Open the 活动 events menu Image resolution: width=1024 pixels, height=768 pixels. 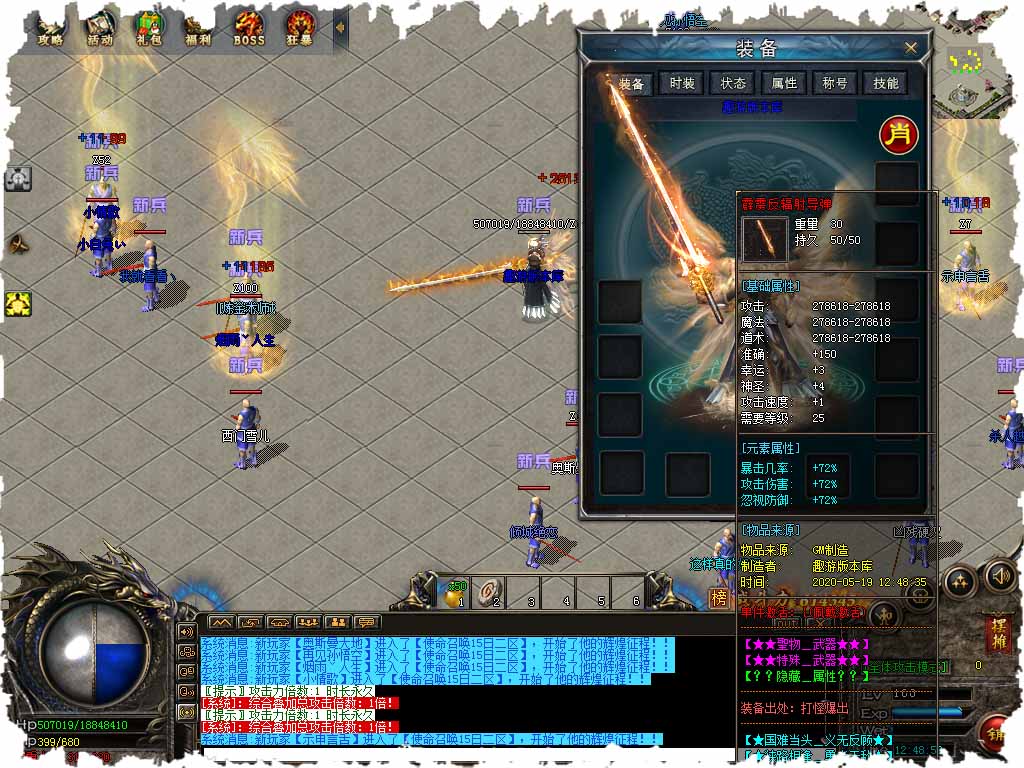100,28
